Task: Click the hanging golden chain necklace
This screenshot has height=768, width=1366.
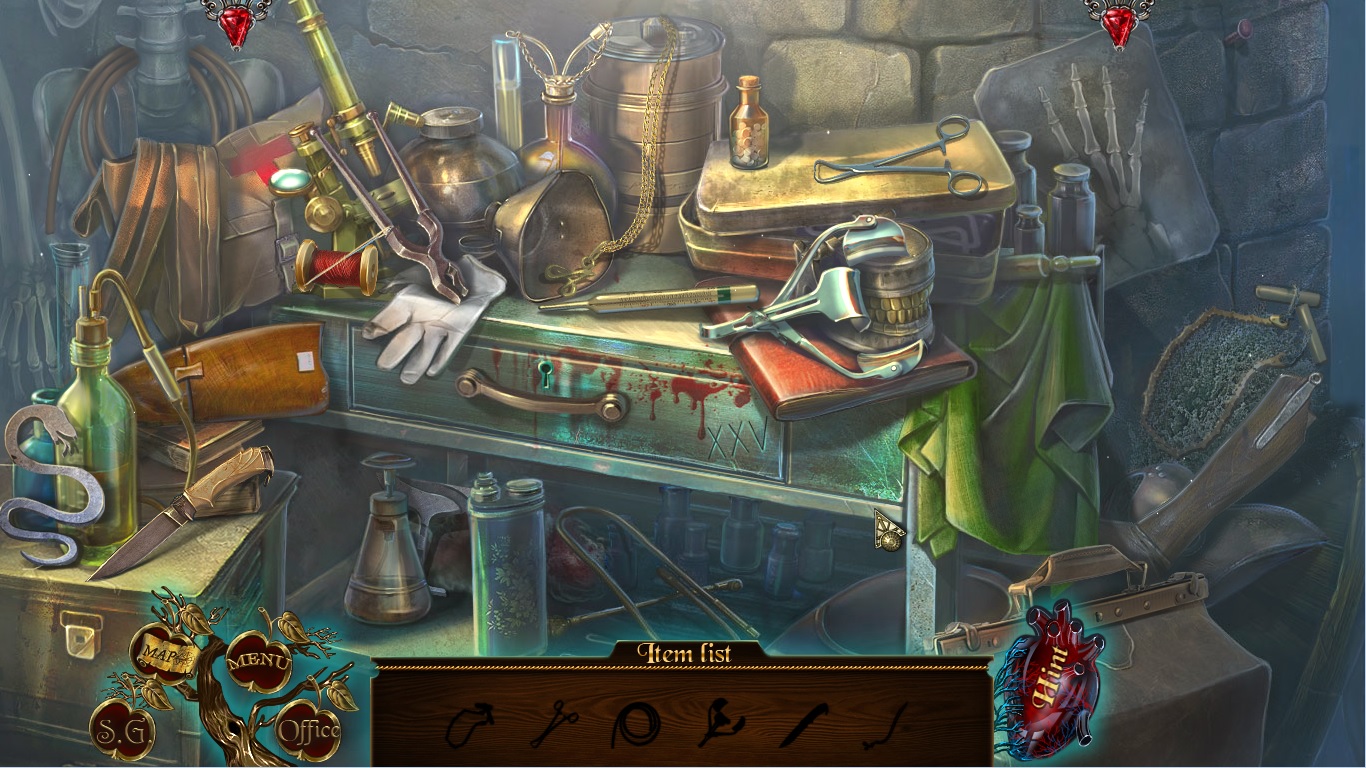Action: click(x=650, y=150)
